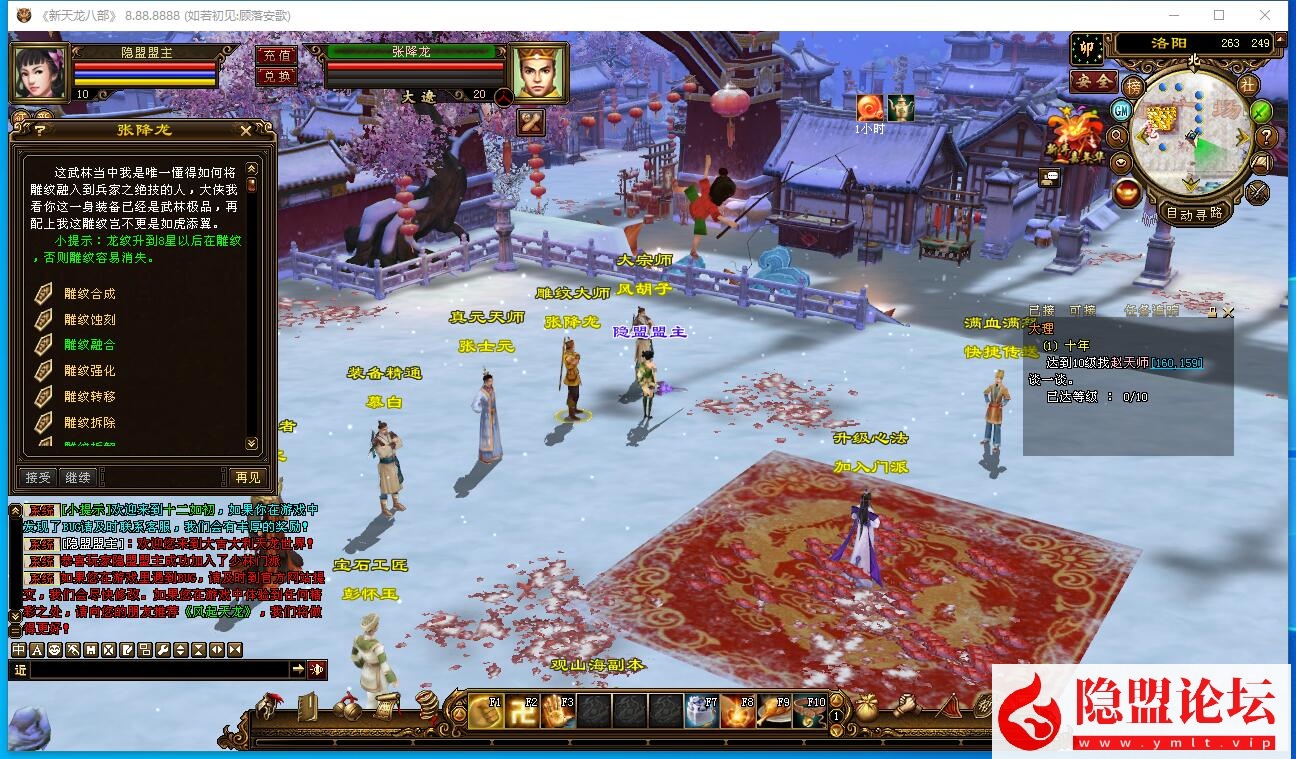Click the 兑换 exchange button

click(277, 76)
